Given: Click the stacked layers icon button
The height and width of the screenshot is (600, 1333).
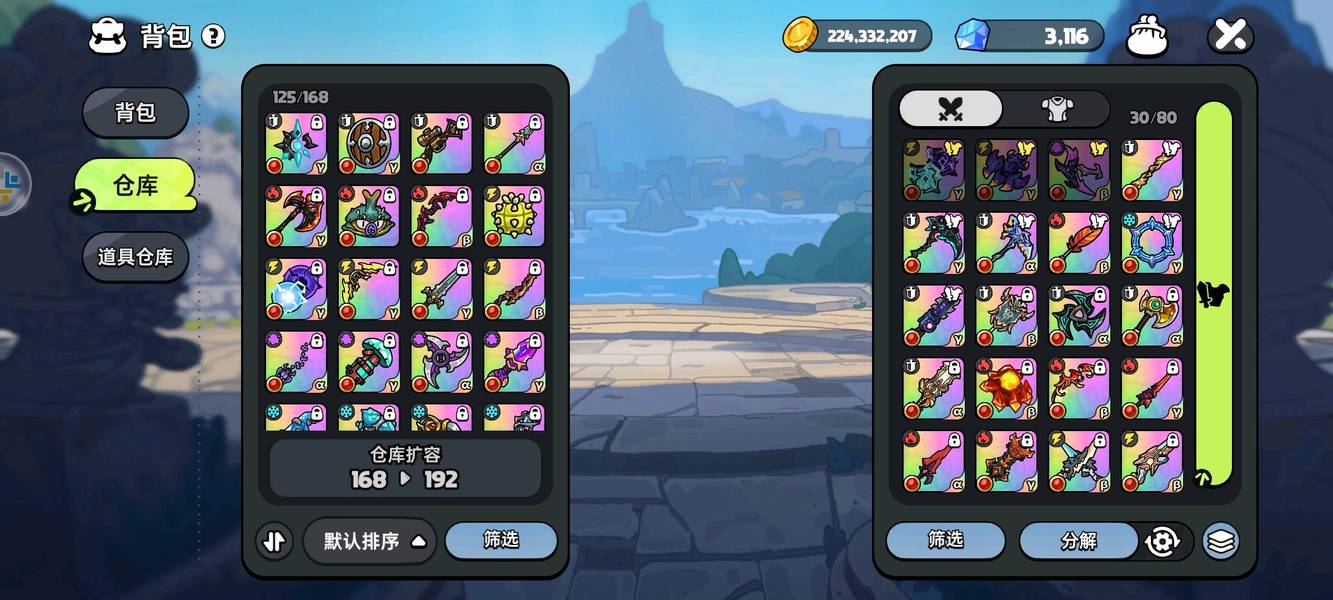Looking at the screenshot, I should click(1220, 541).
